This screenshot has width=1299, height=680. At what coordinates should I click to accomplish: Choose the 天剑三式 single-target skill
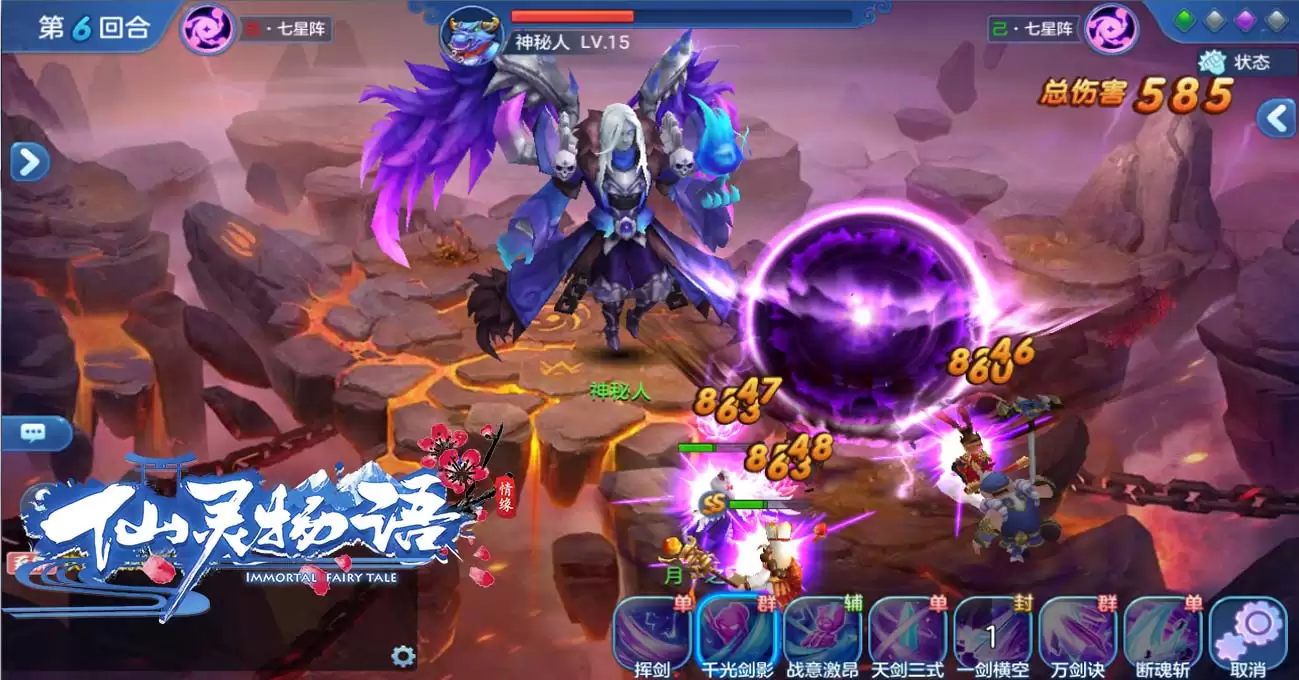907,634
